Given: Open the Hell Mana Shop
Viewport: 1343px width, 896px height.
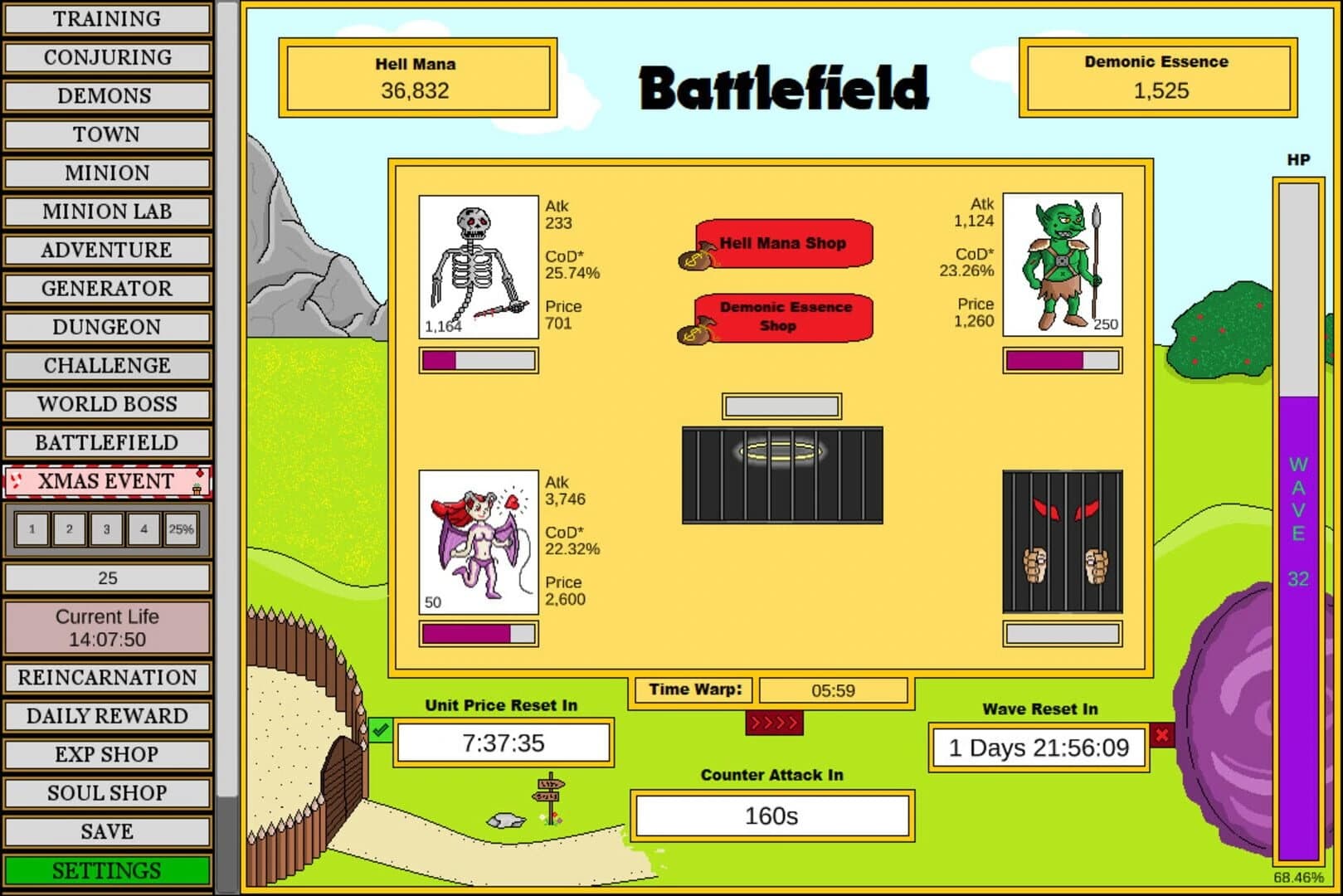Looking at the screenshot, I should (x=784, y=243).
